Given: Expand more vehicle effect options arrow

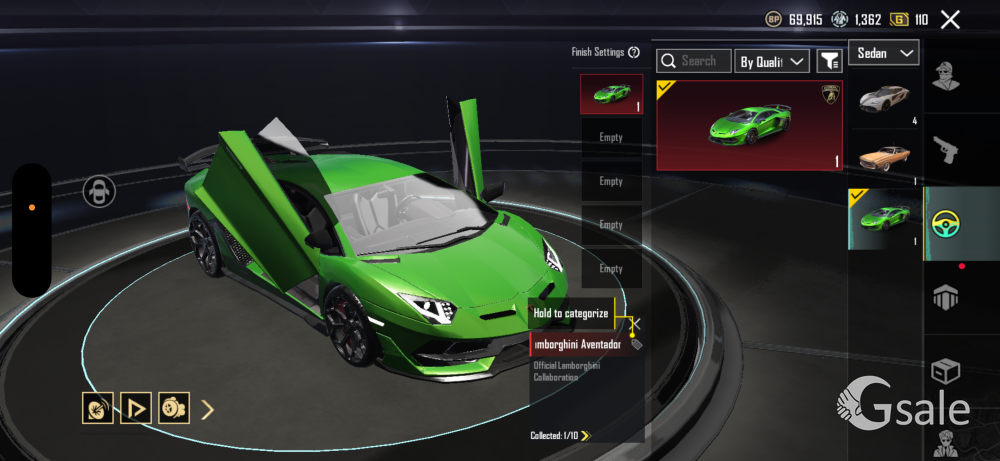Looking at the screenshot, I should pyautogui.click(x=208, y=408).
